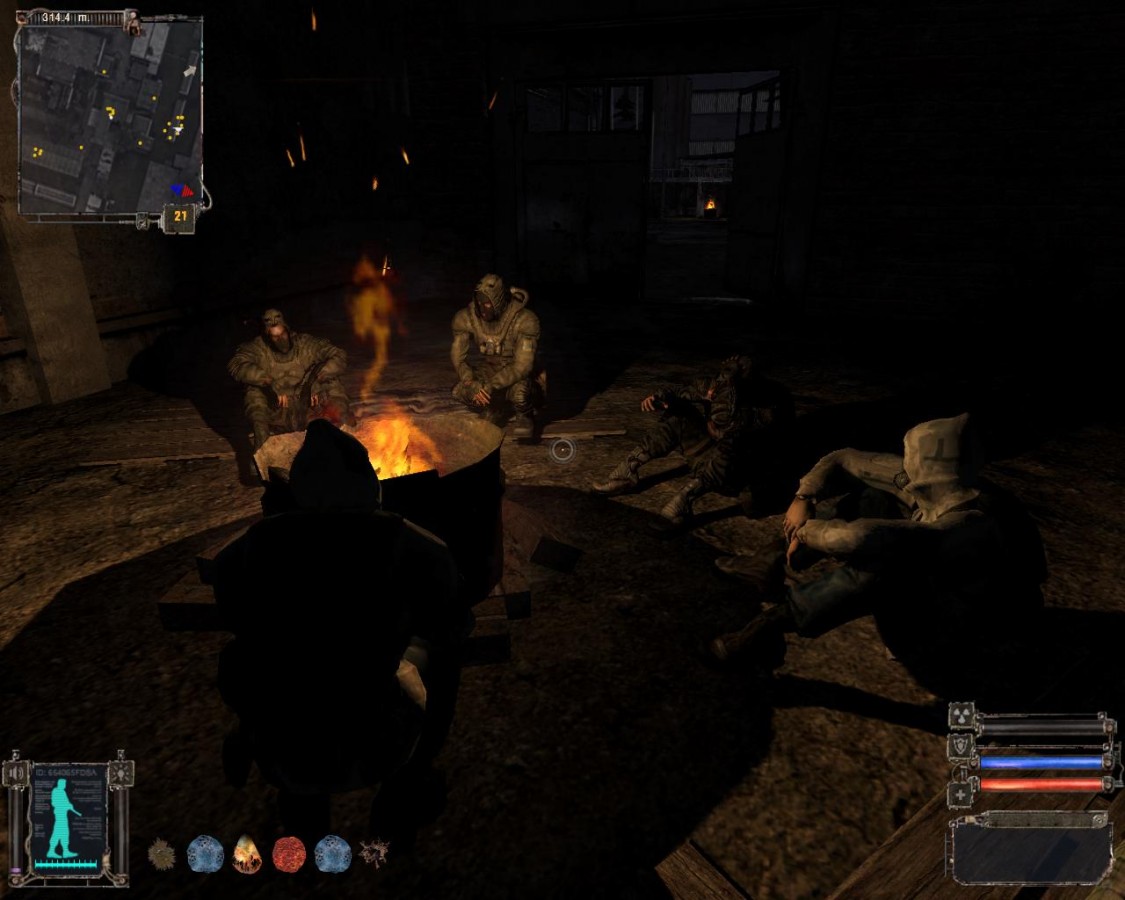Select the yellow question mark map marker
Viewport: 1125px width, 900px height.
110,112
